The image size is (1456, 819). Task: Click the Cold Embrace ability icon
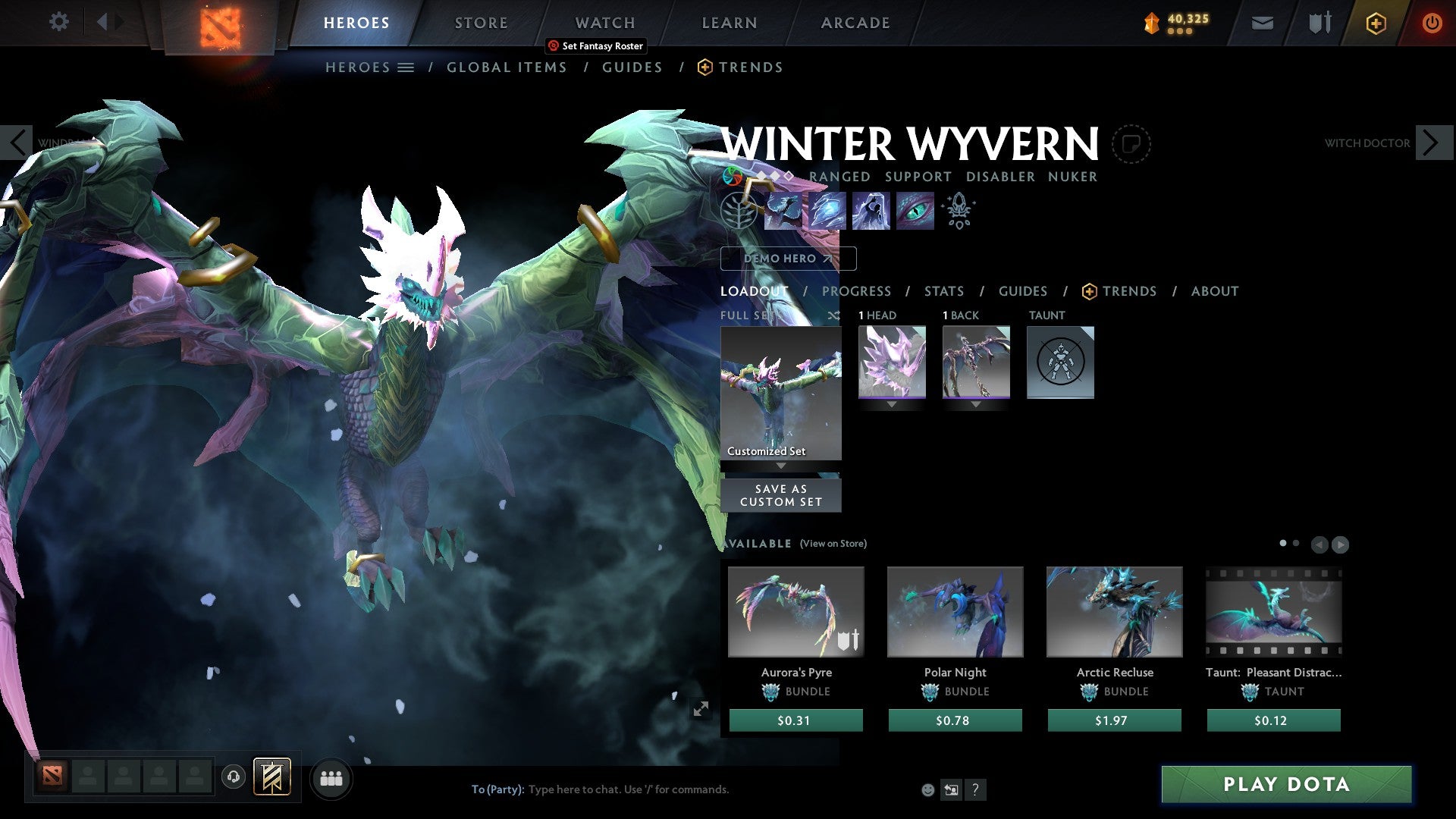click(x=871, y=211)
